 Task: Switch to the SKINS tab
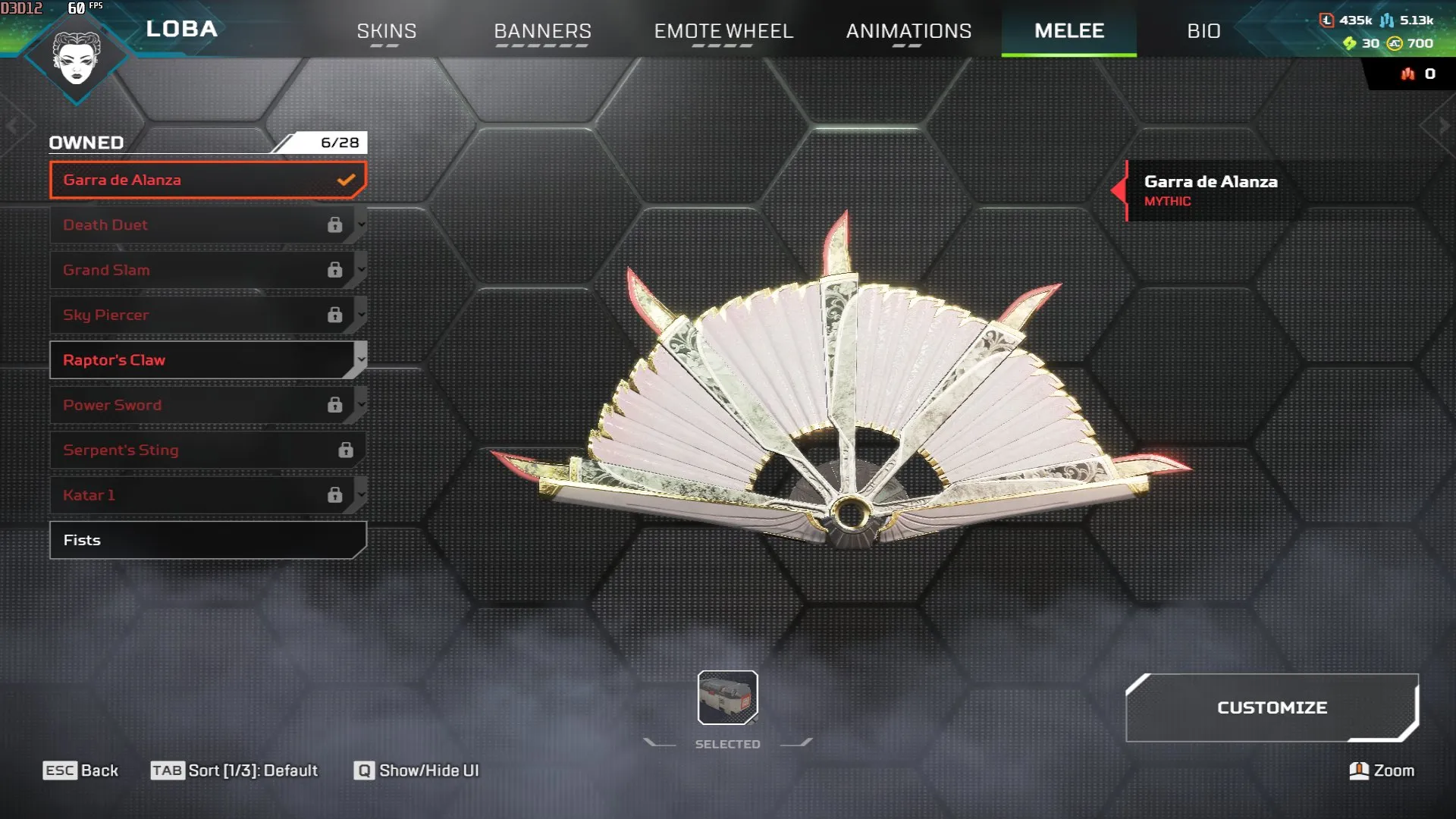tap(386, 31)
